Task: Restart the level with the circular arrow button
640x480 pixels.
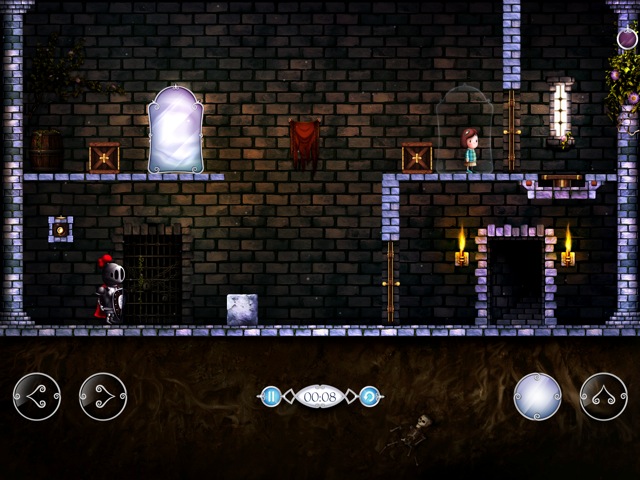Action: (369, 396)
